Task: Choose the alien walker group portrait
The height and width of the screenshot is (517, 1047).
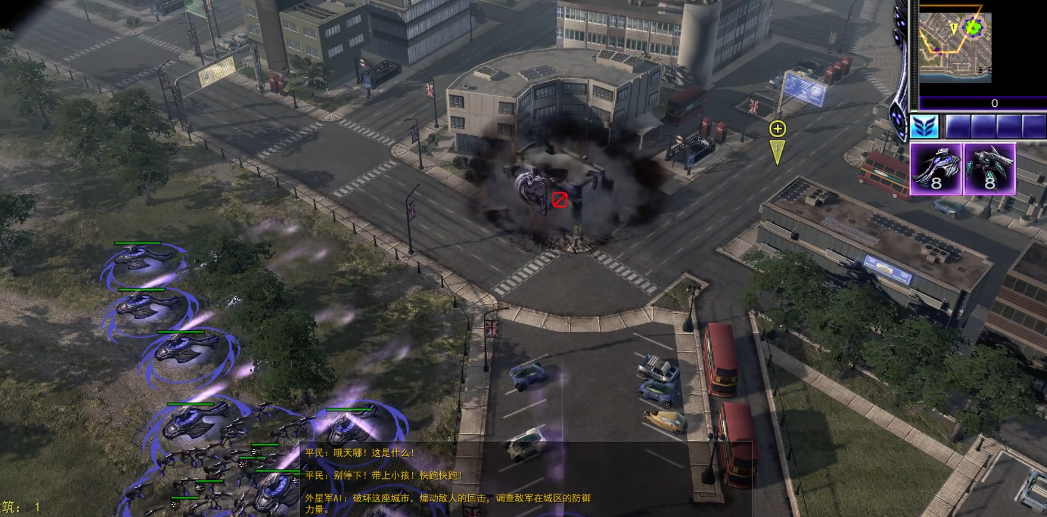Action: [990, 168]
